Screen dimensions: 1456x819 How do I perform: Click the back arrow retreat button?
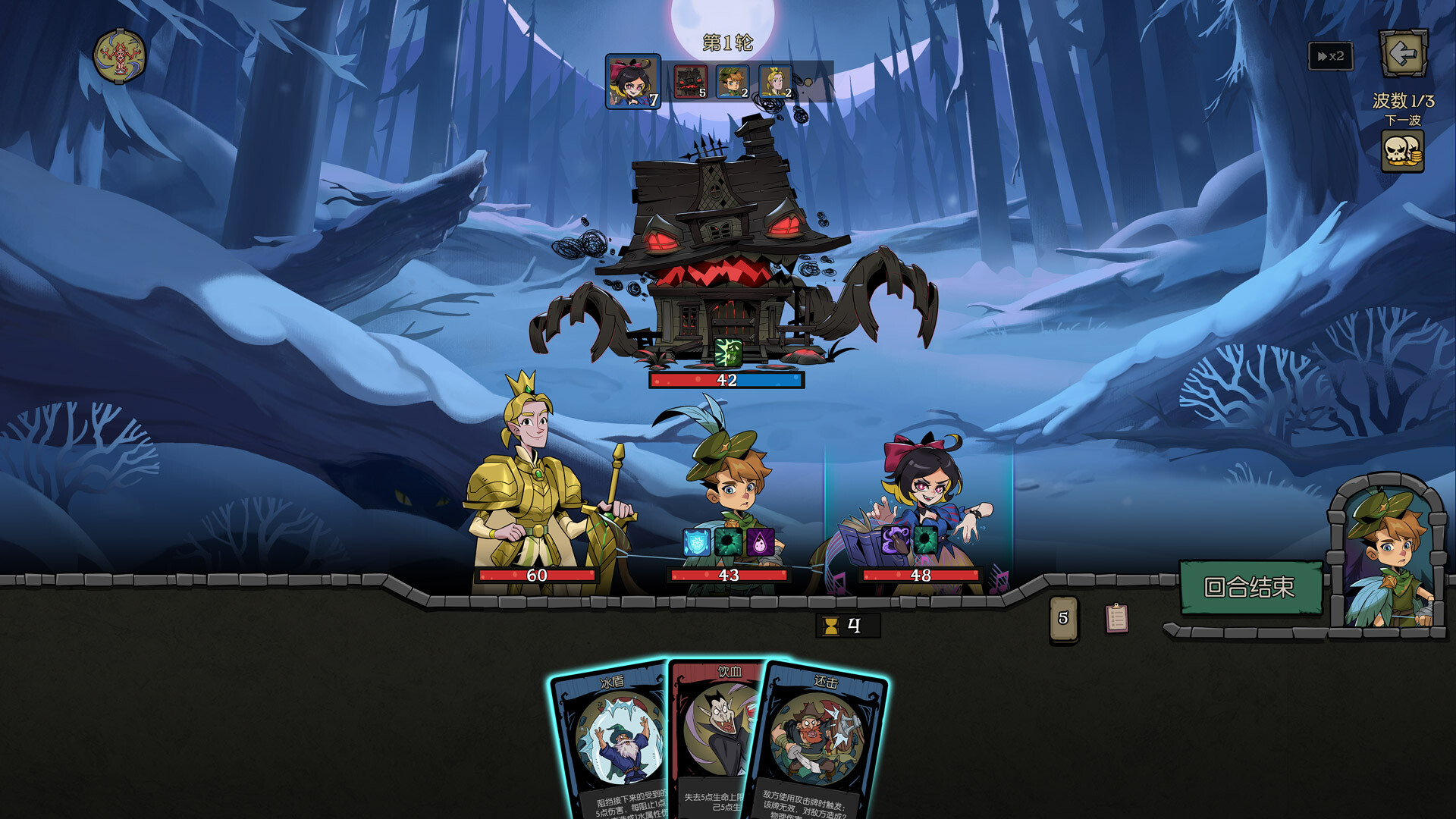tap(1404, 53)
